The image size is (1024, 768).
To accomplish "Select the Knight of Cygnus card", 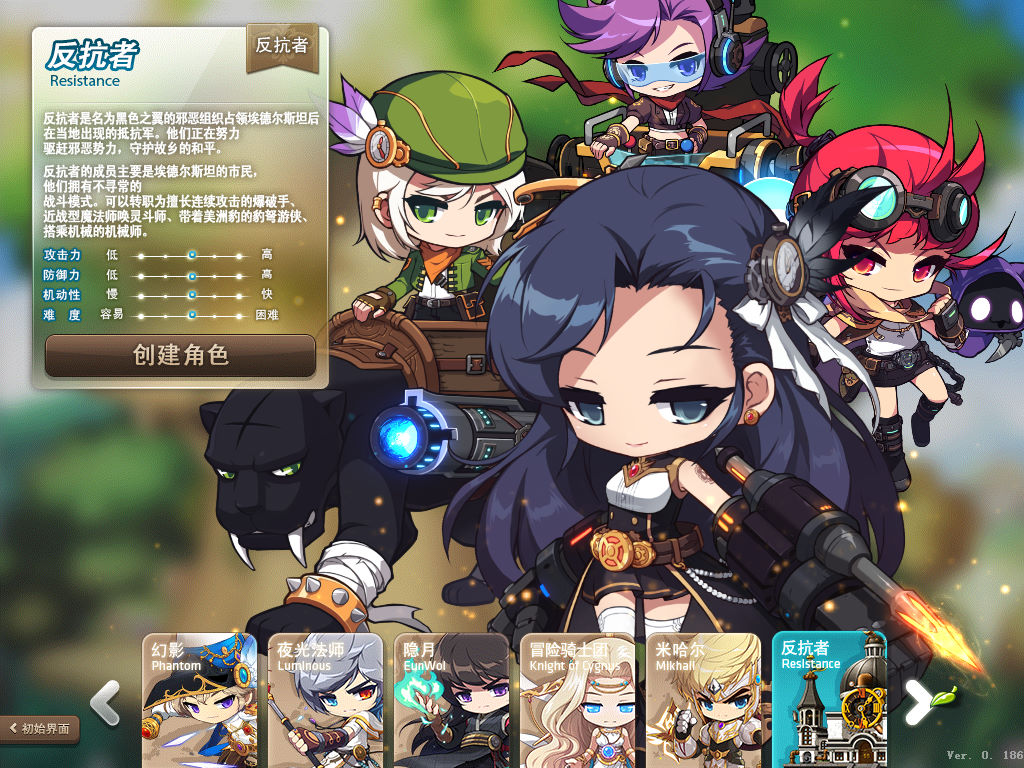I will point(577,700).
